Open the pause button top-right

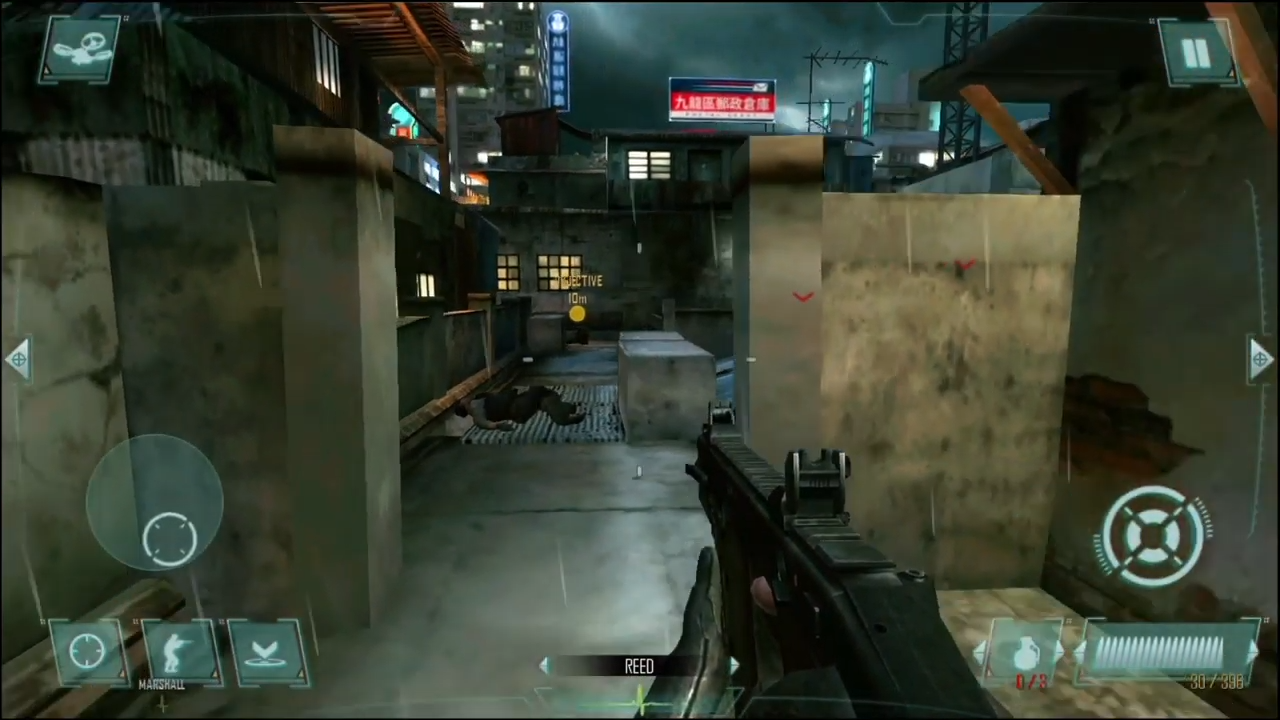[x=1198, y=52]
